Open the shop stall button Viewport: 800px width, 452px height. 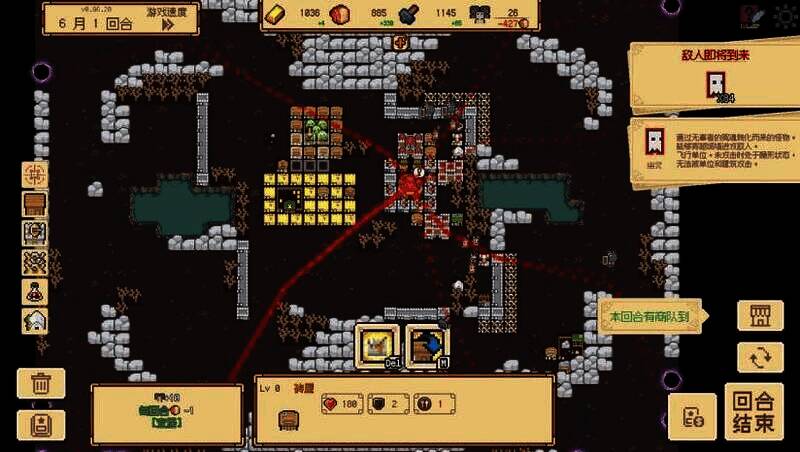click(760, 316)
